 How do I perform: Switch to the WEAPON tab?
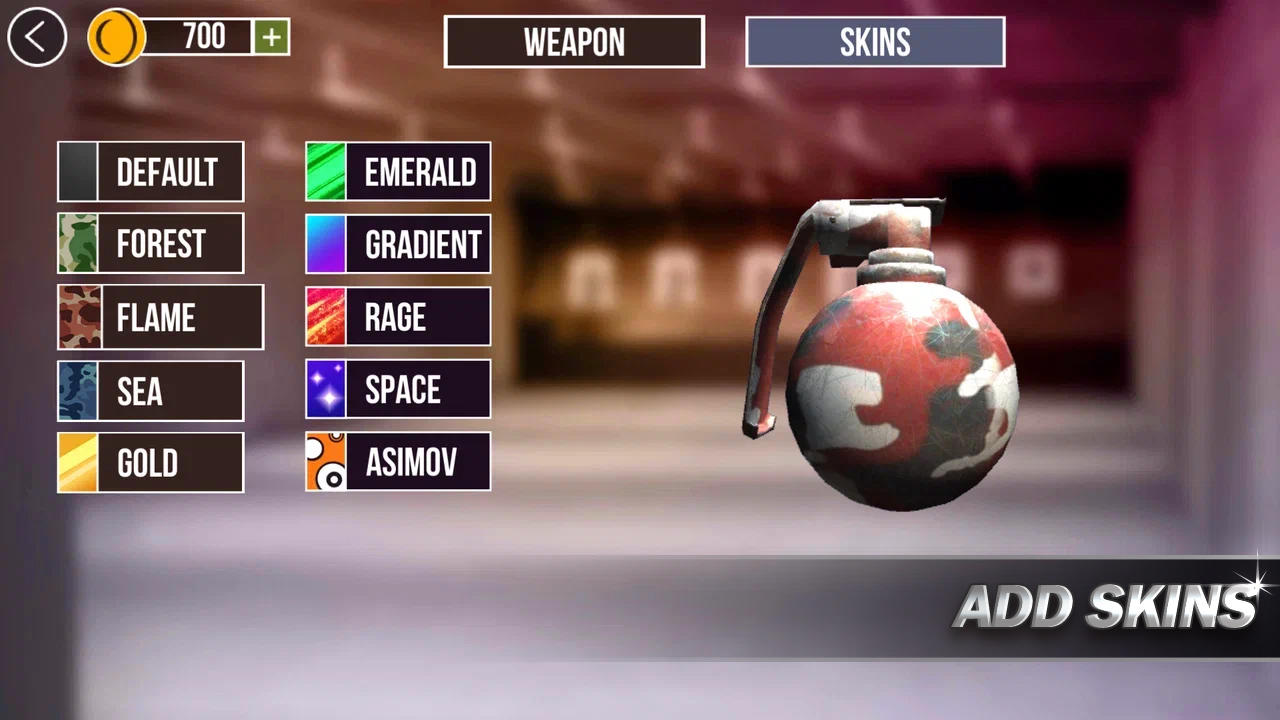574,42
